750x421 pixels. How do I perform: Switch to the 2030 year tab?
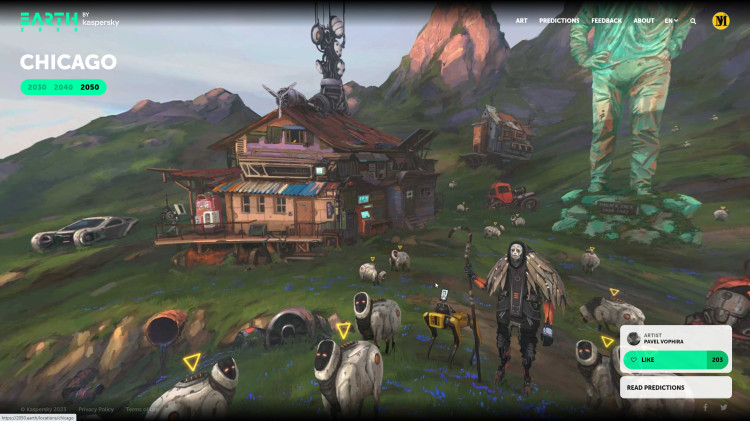coord(37,88)
